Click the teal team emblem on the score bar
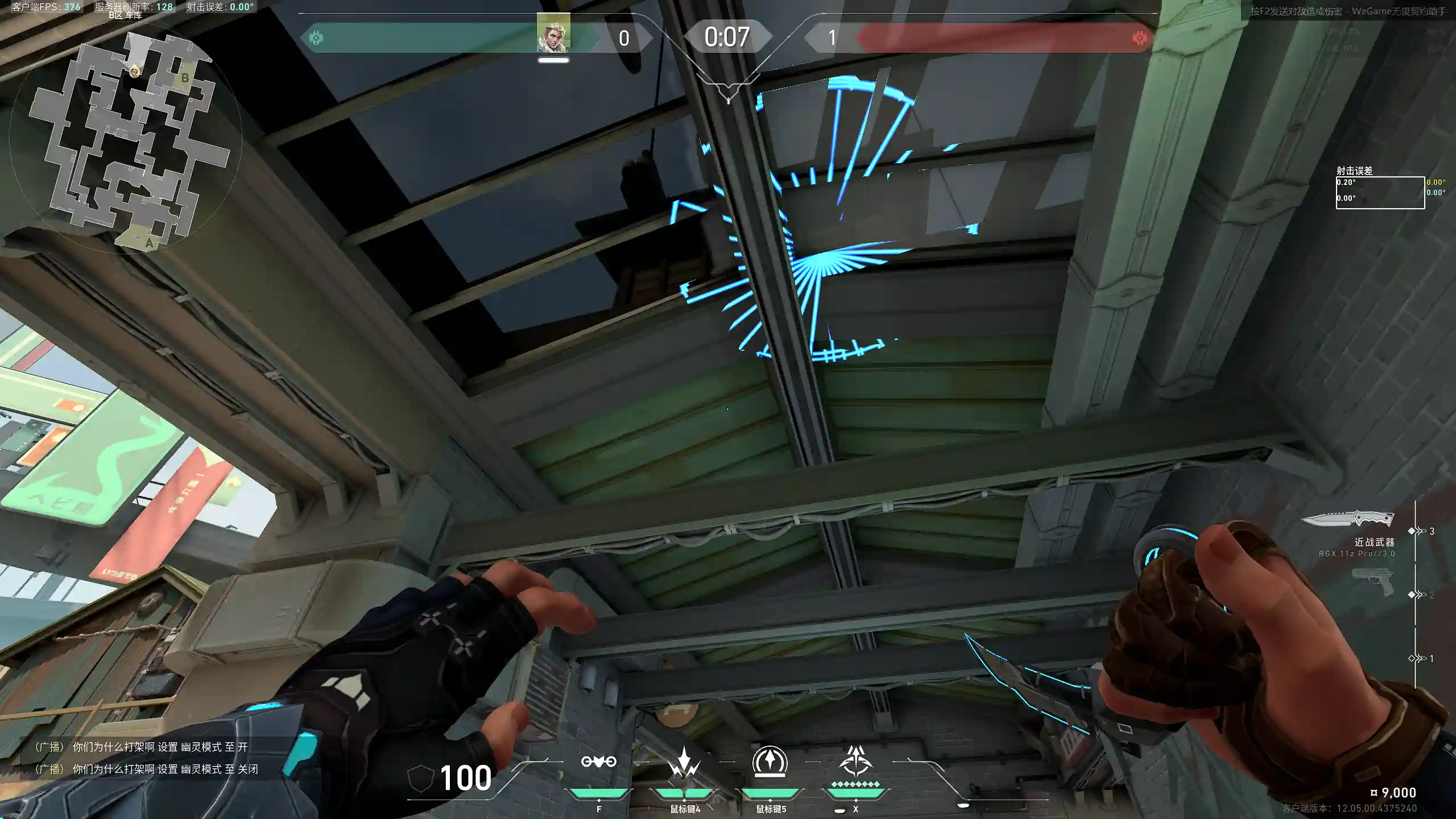This screenshot has height=819, width=1456. [316, 38]
